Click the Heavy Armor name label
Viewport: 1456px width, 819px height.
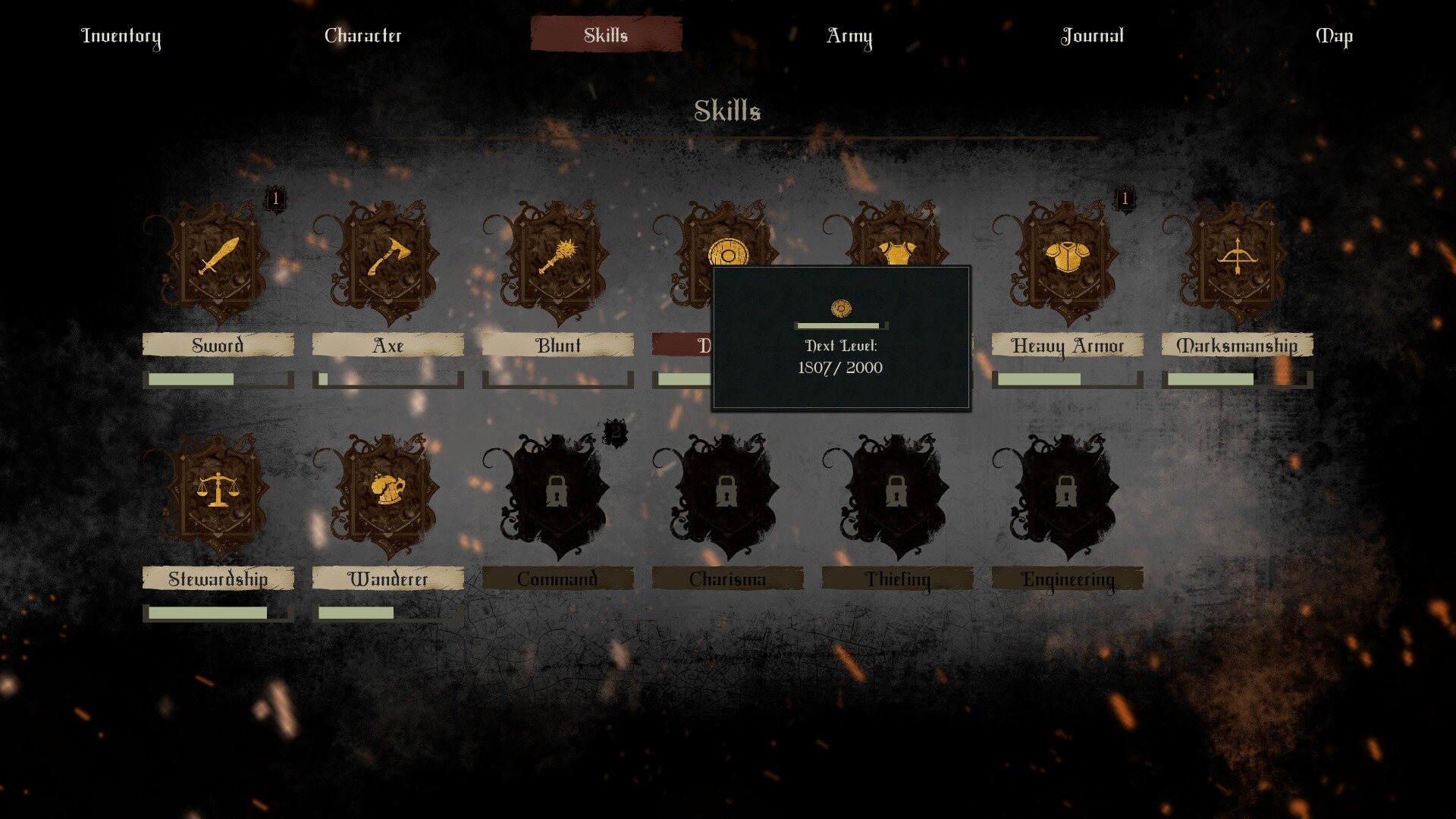tap(1067, 345)
